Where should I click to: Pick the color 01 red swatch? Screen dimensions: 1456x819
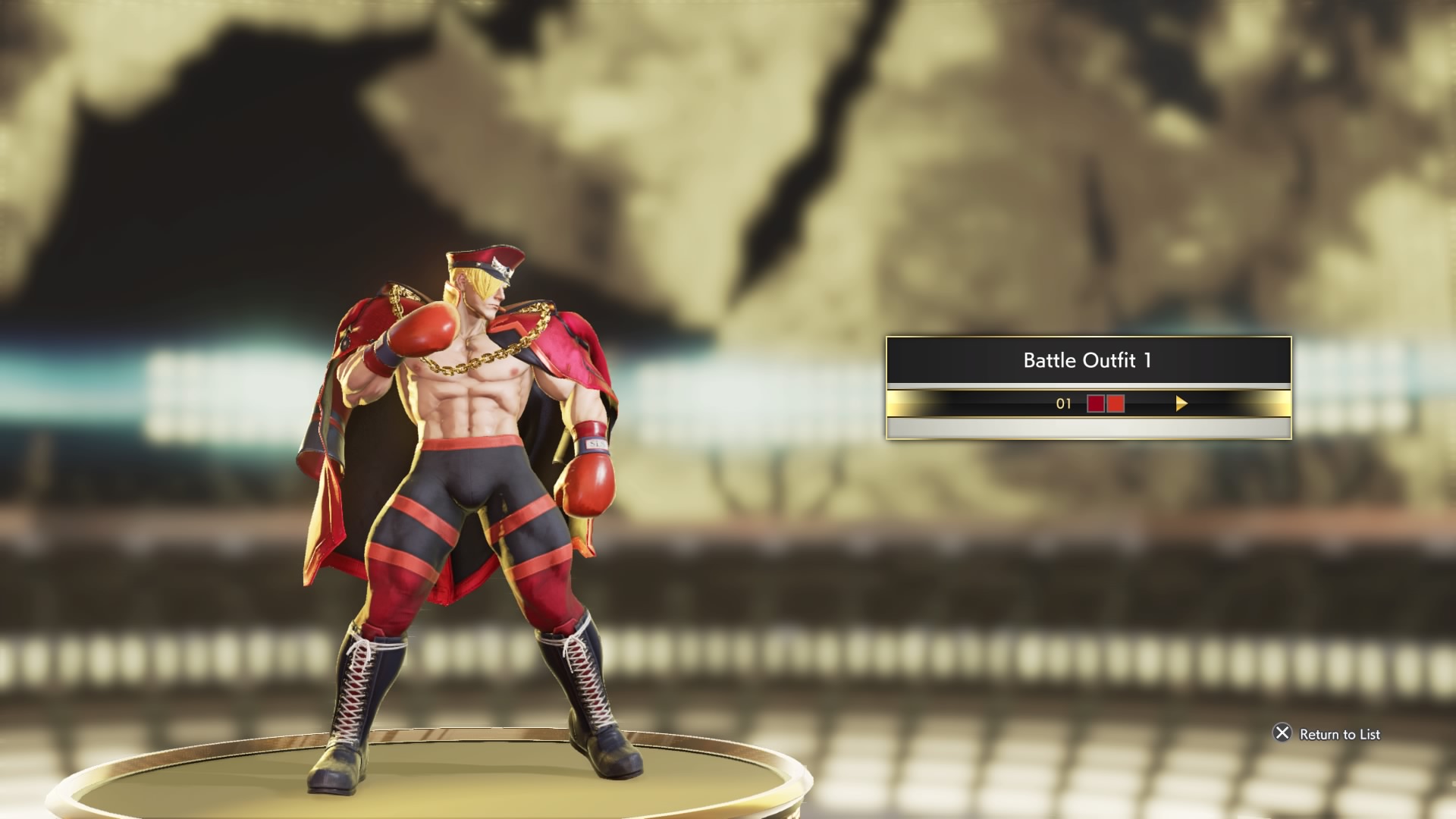coord(1106,404)
